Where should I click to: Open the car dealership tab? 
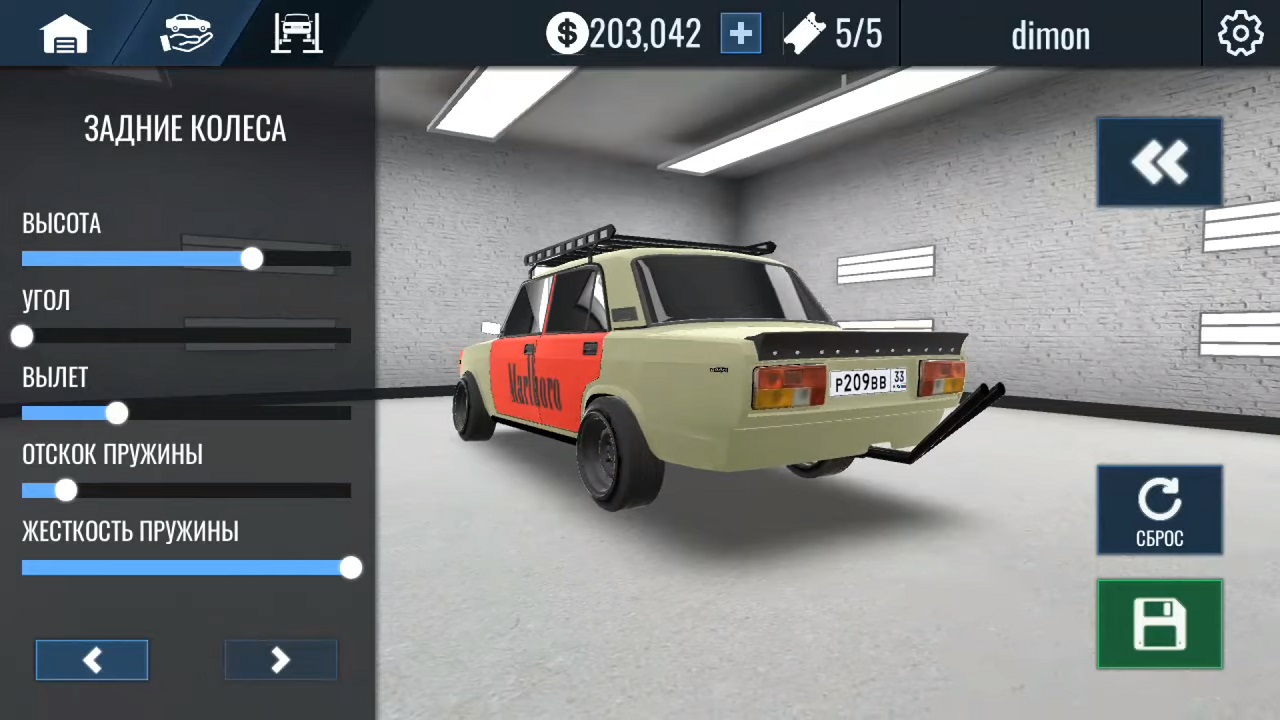pyautogui.click(x=186, y=34)
